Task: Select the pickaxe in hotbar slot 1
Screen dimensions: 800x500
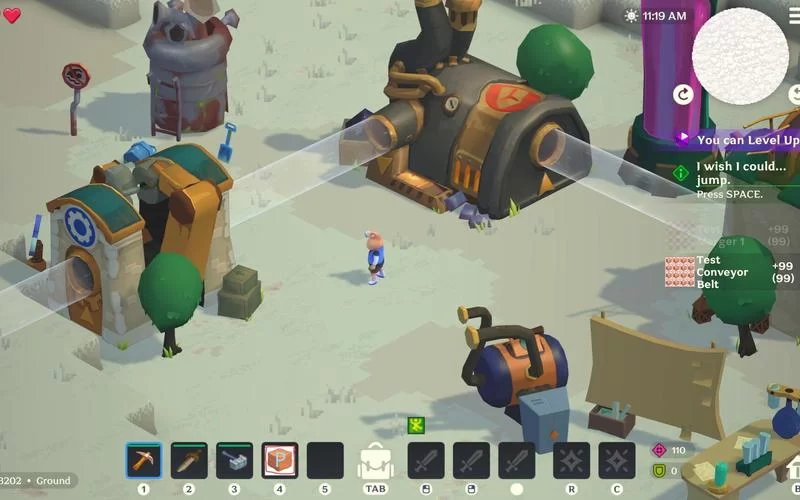Action: click(x=144, y=460)
